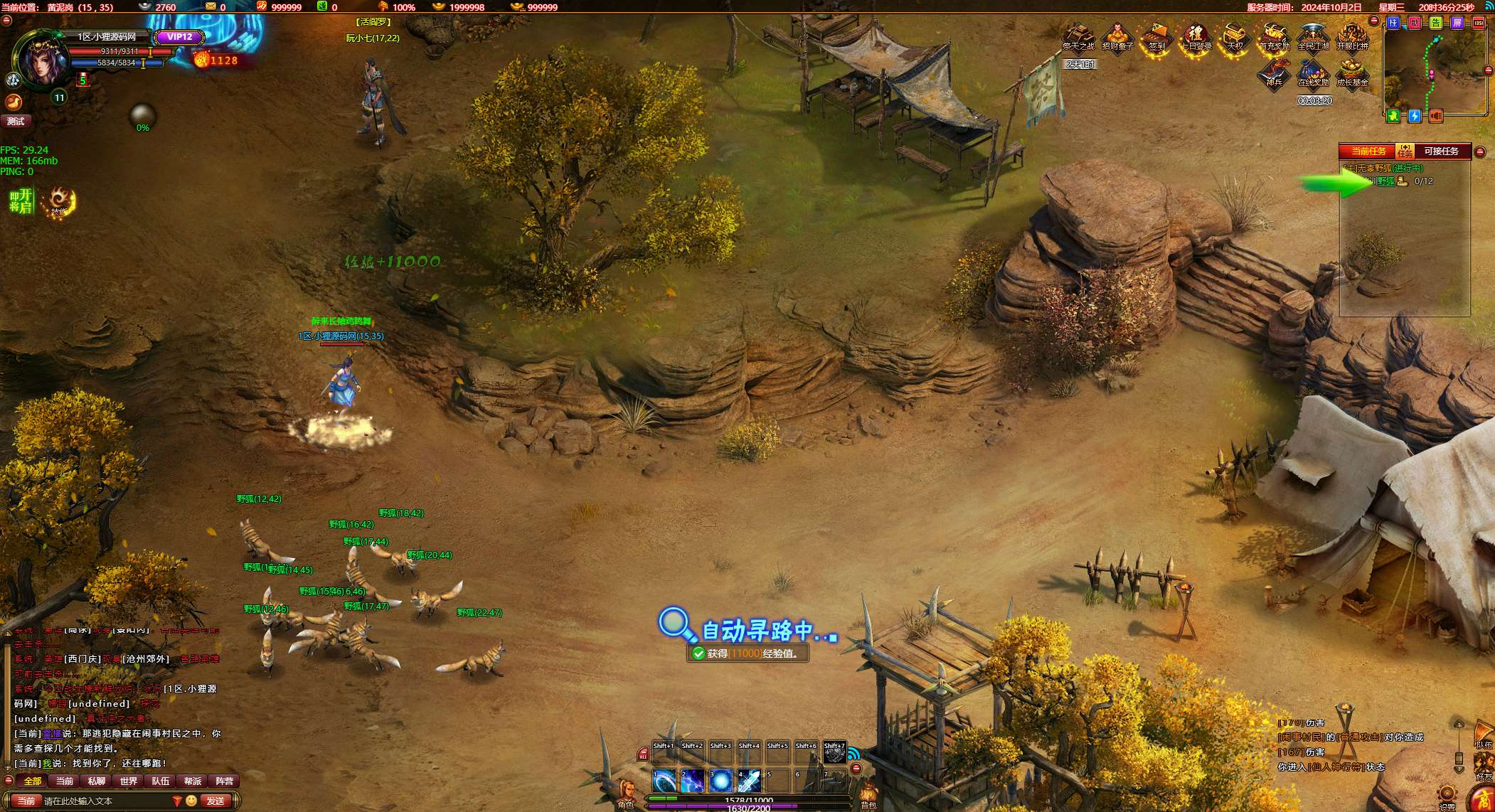Open the 背包 backpack
The width and height of the screenshot is (1495, 812).
pyautogui.click(x=868, y=794)
